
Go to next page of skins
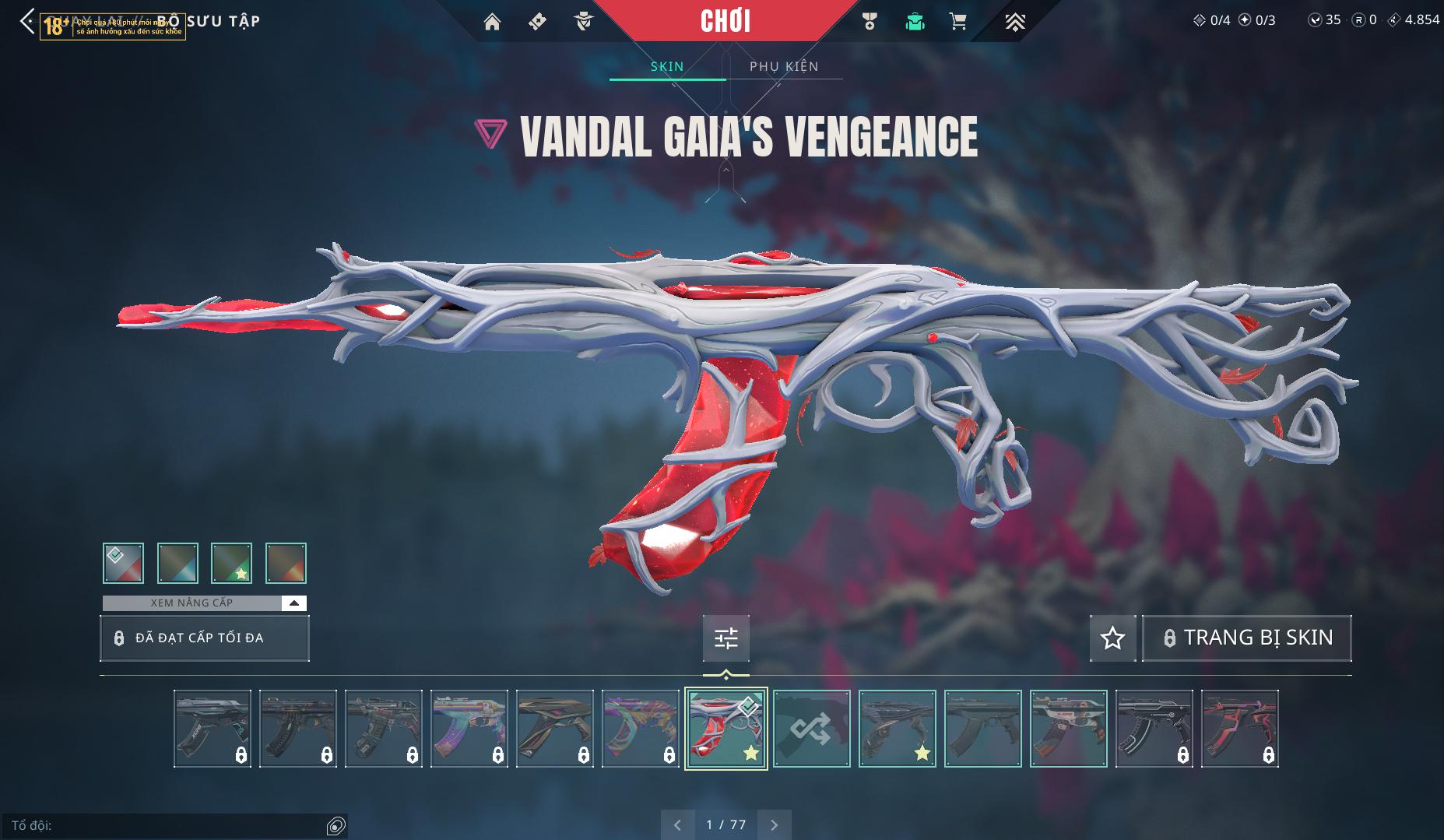(774, 824)
